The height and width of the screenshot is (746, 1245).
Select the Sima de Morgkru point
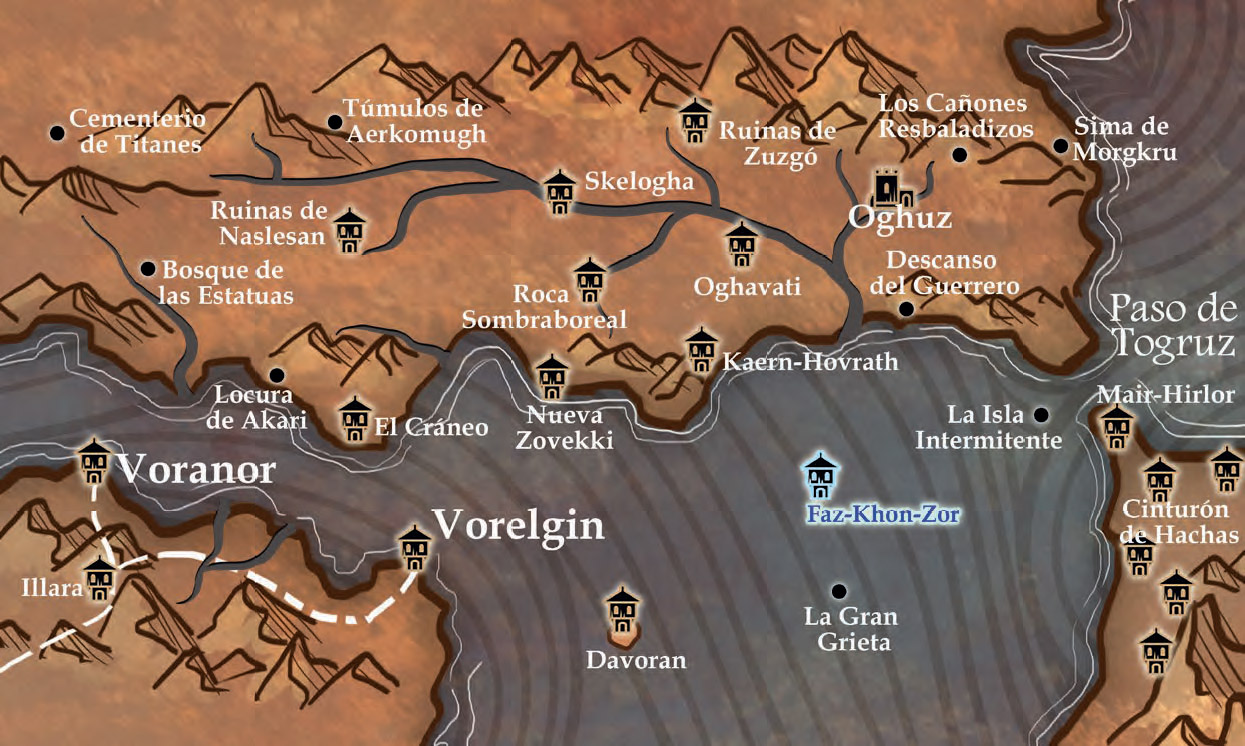pos(1060,146)
